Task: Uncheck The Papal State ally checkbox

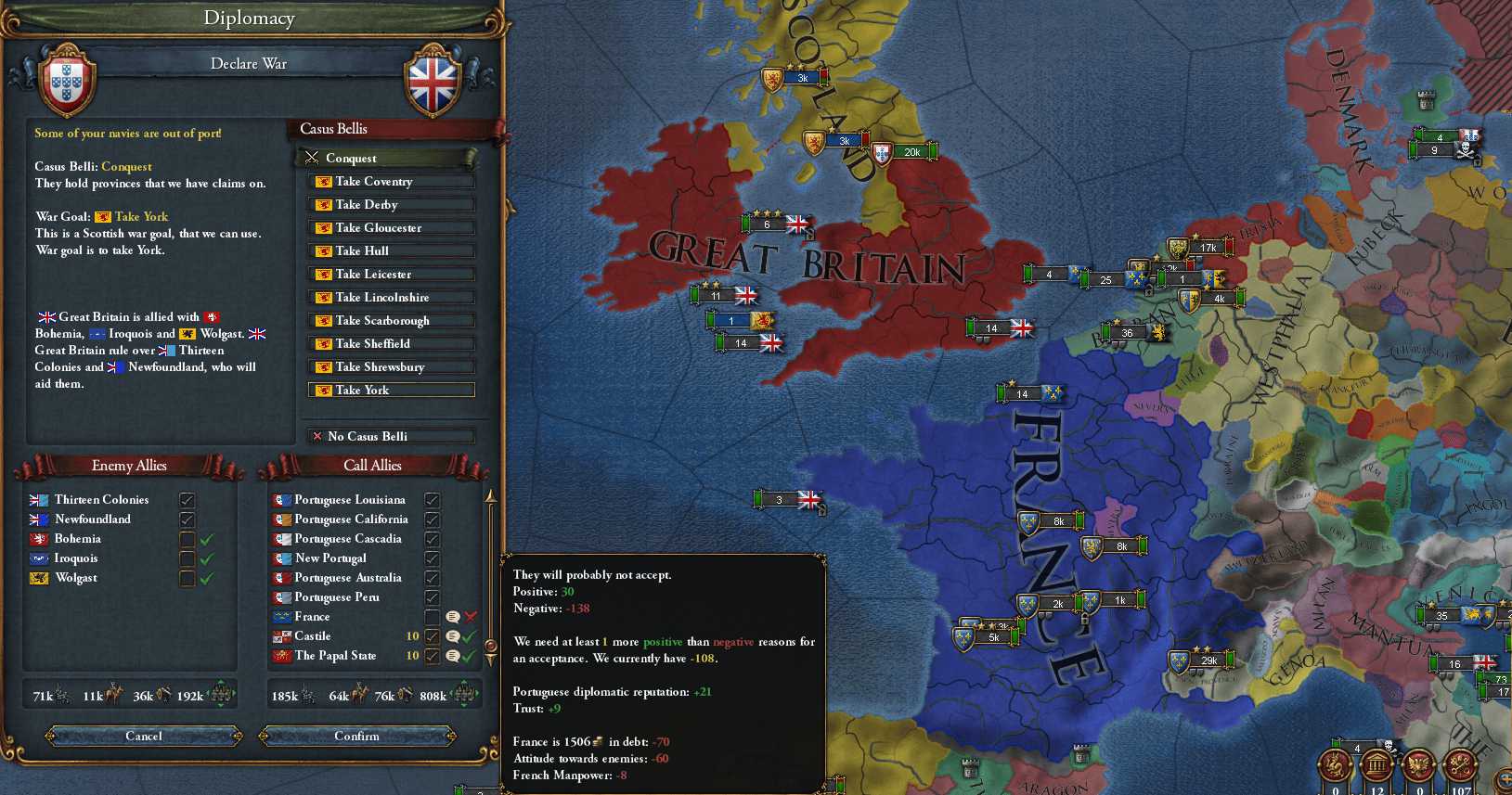Action: click(x=432, y=656)
